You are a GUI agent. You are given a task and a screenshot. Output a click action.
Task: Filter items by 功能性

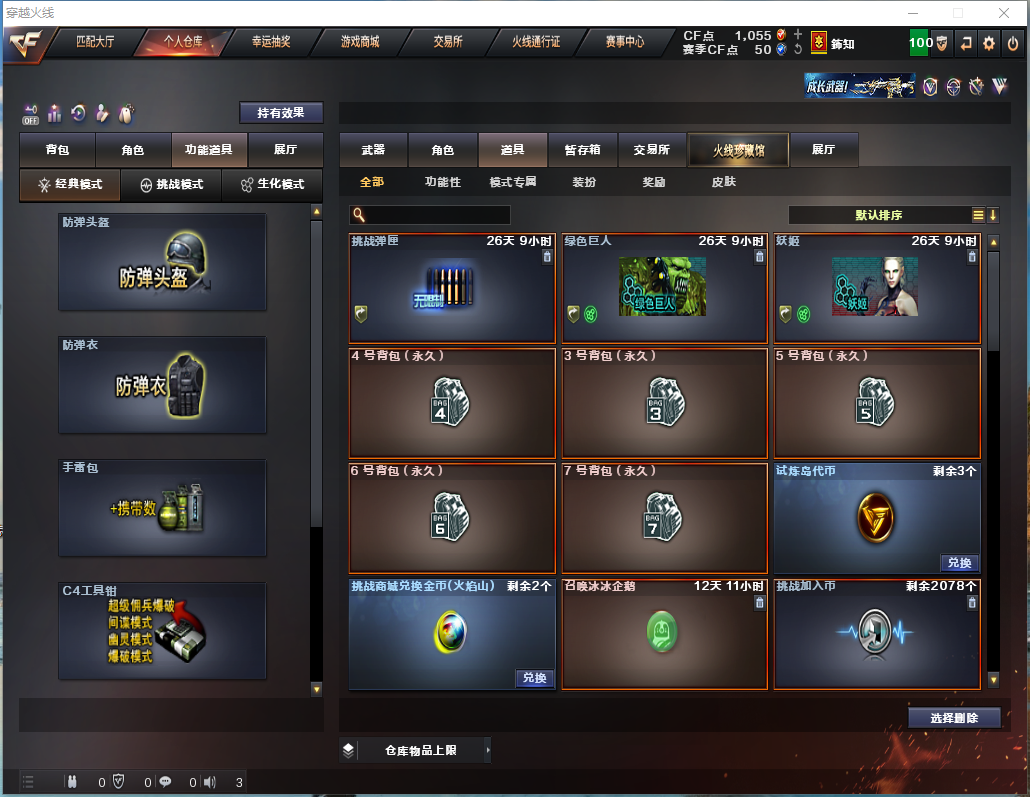pyautogui.click(x=442, y=182)
